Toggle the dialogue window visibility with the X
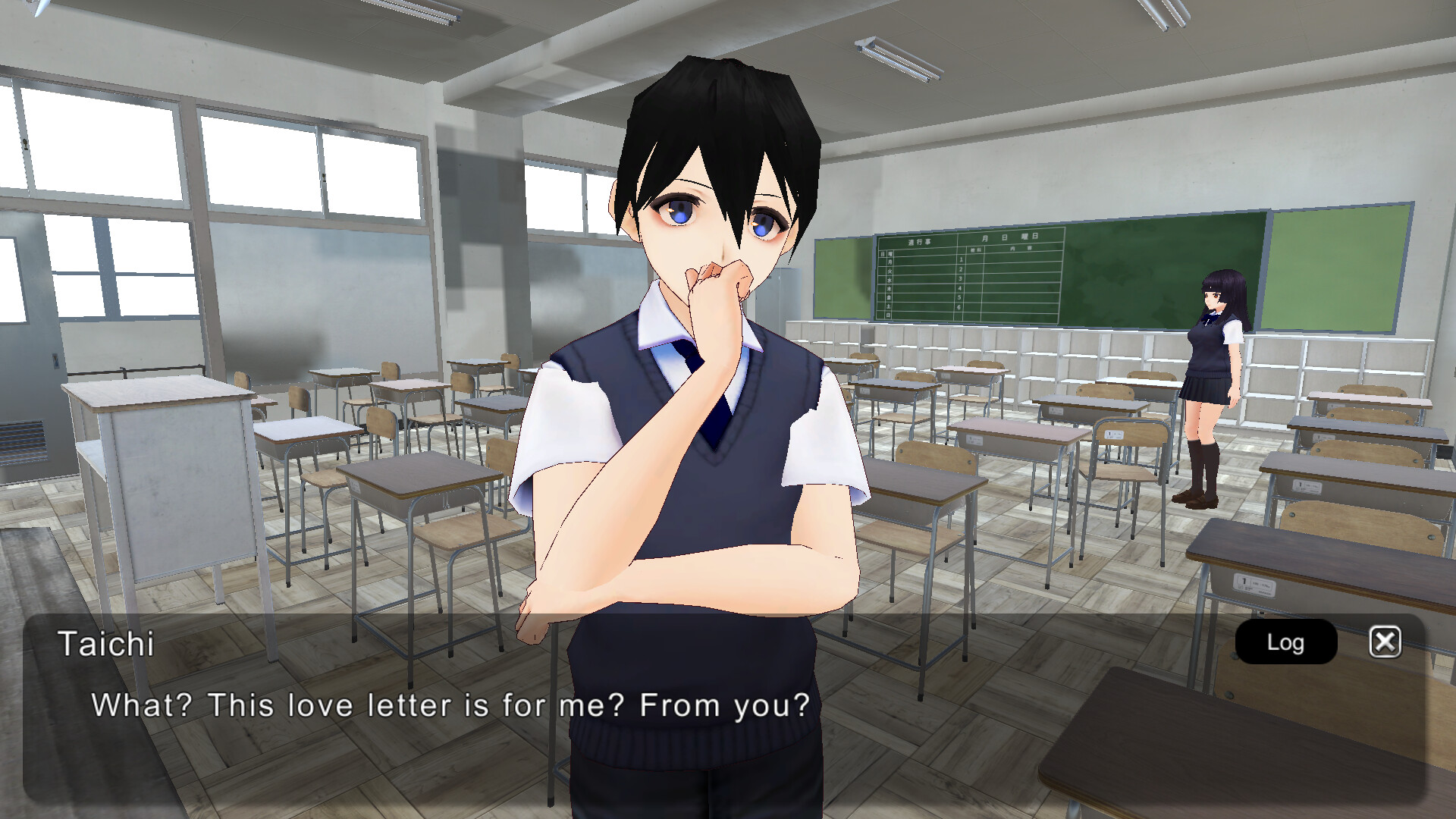The height and width of the screenshot is (819, 1456). (1385, 642)
